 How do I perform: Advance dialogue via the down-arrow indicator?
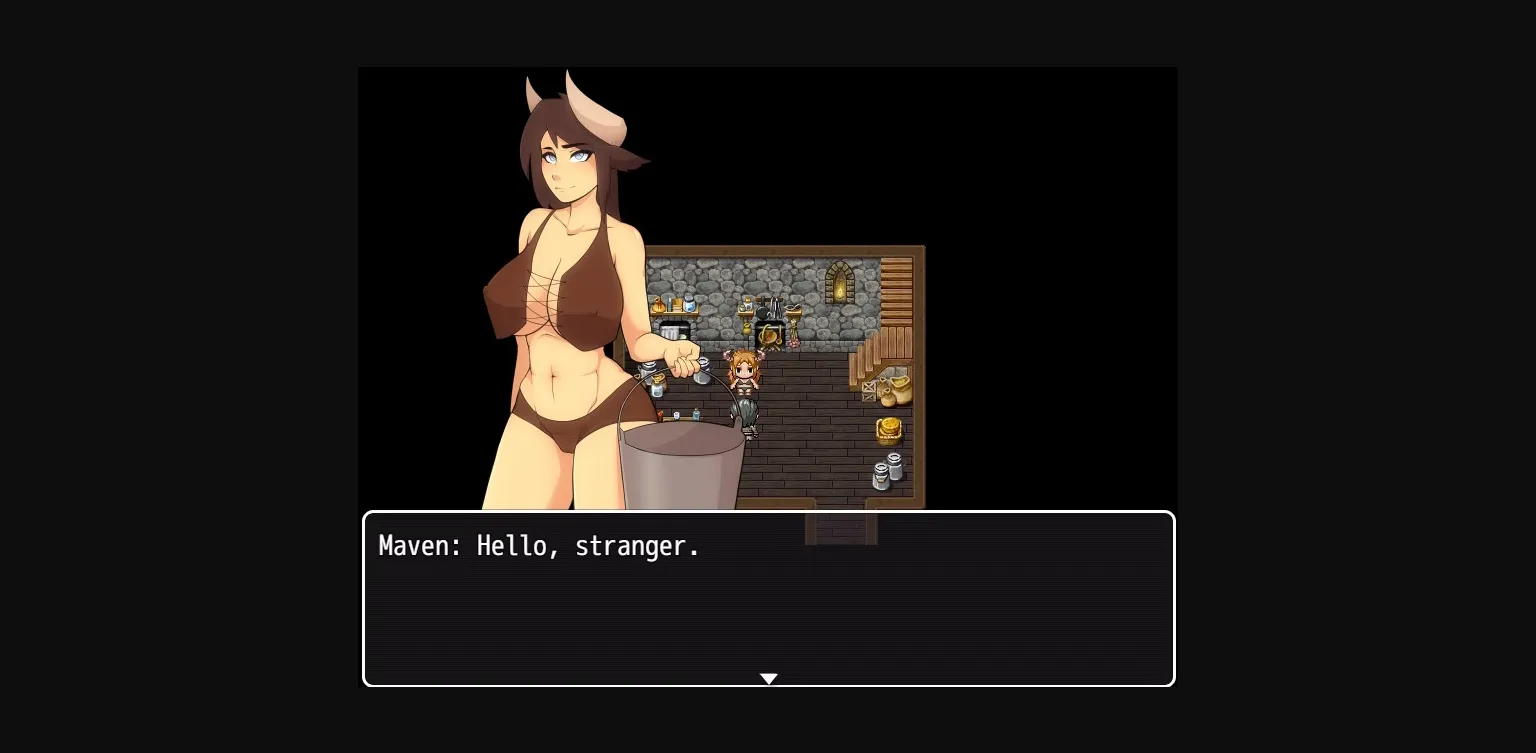pos(768,679)
